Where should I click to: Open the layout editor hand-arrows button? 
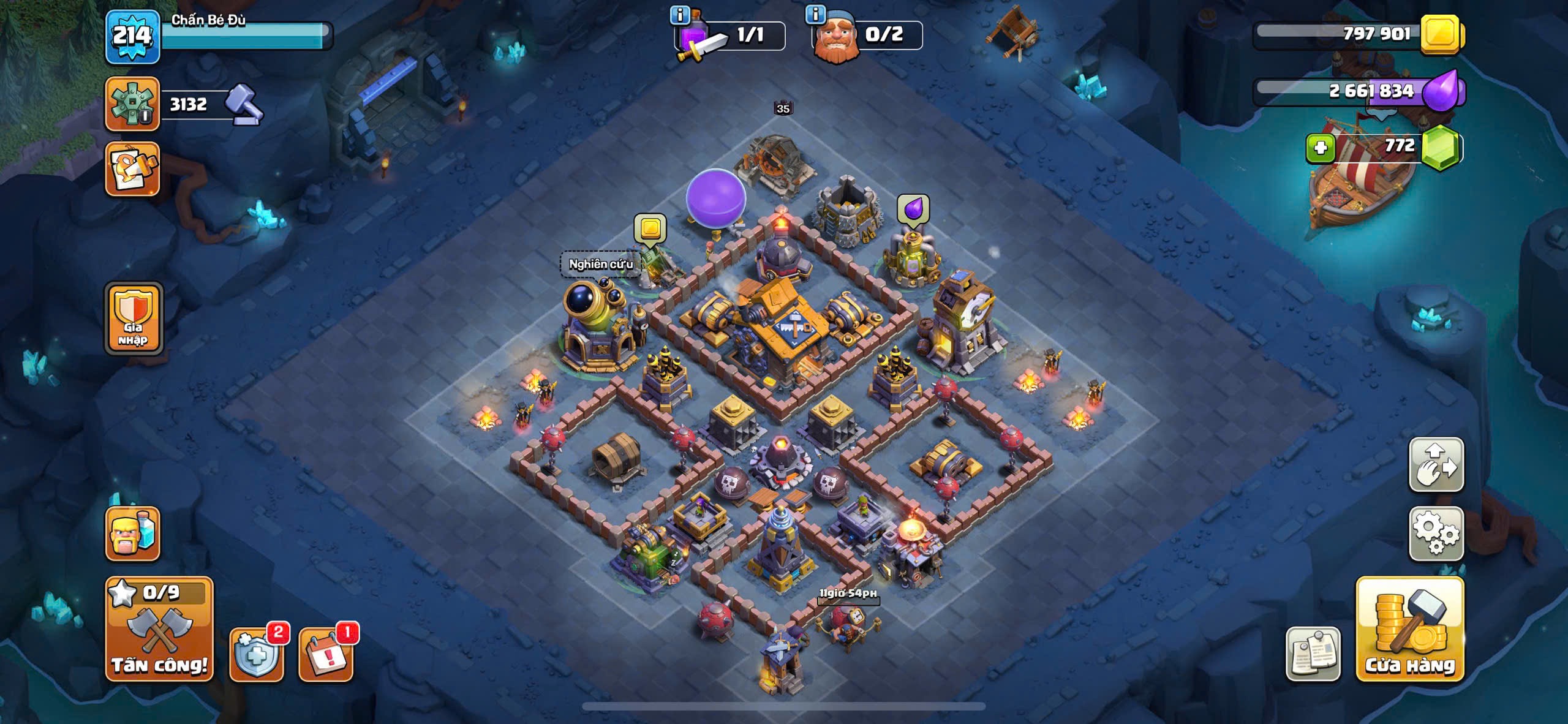click(x=1436, y=464)
